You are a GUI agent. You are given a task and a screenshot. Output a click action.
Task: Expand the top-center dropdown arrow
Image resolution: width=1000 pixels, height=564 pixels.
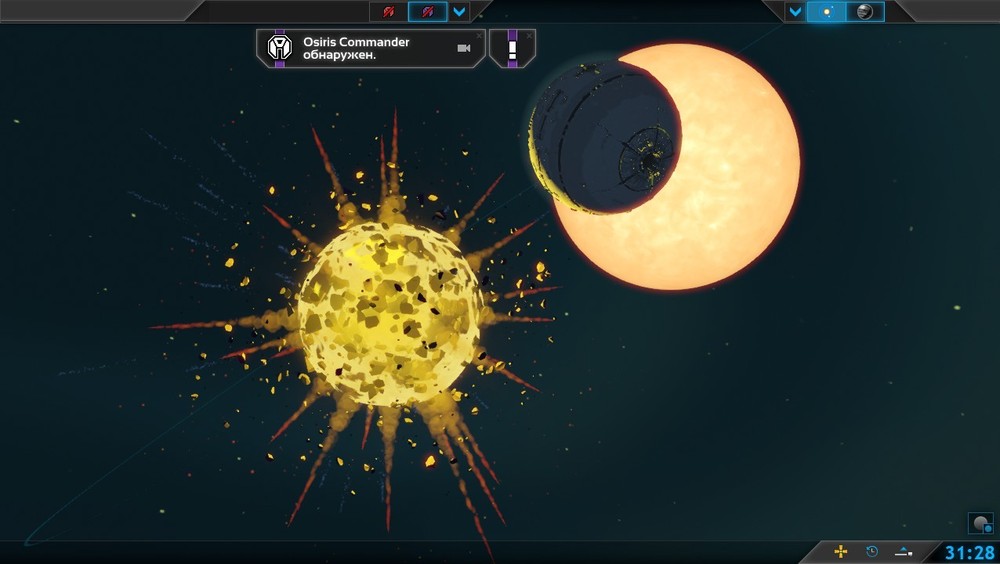pos(459,12)
